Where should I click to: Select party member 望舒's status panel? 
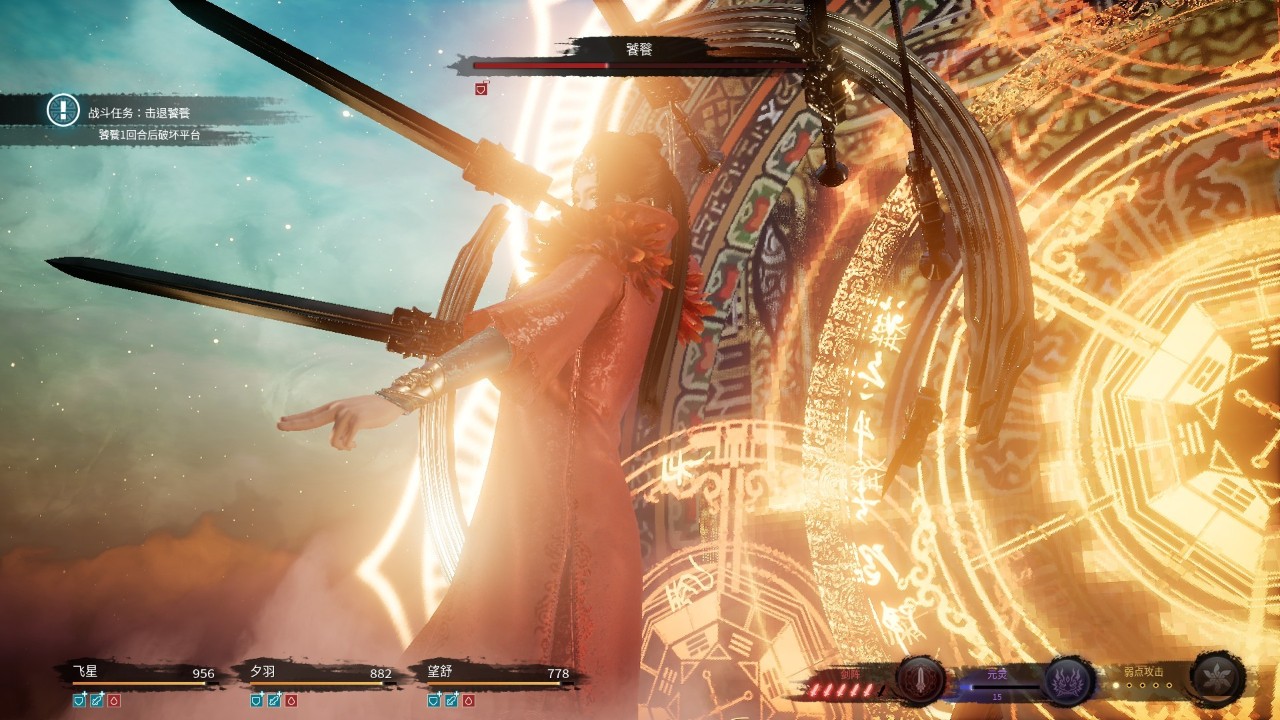click(496, 674)
